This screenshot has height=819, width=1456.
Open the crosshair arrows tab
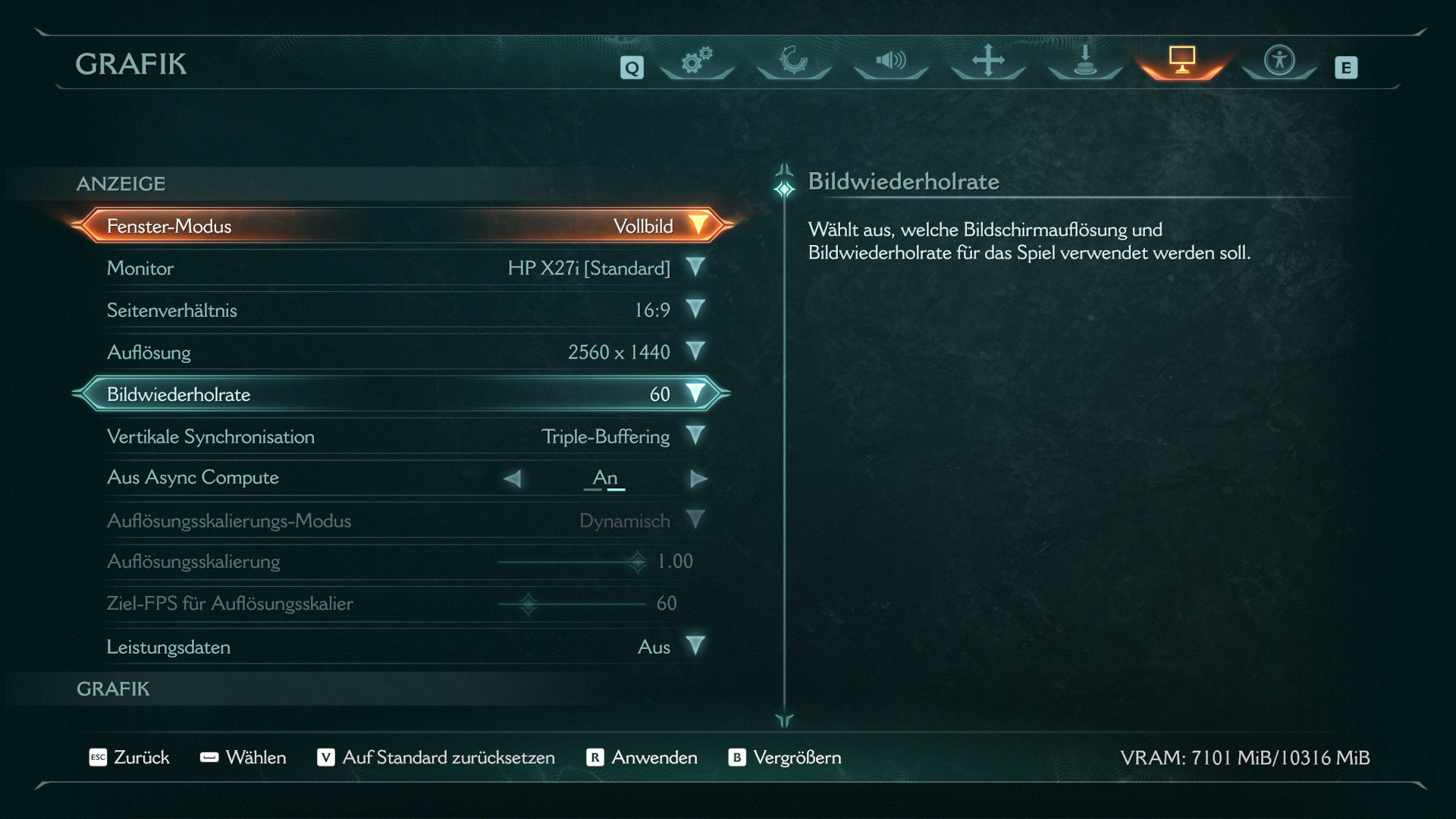point(988,61)
